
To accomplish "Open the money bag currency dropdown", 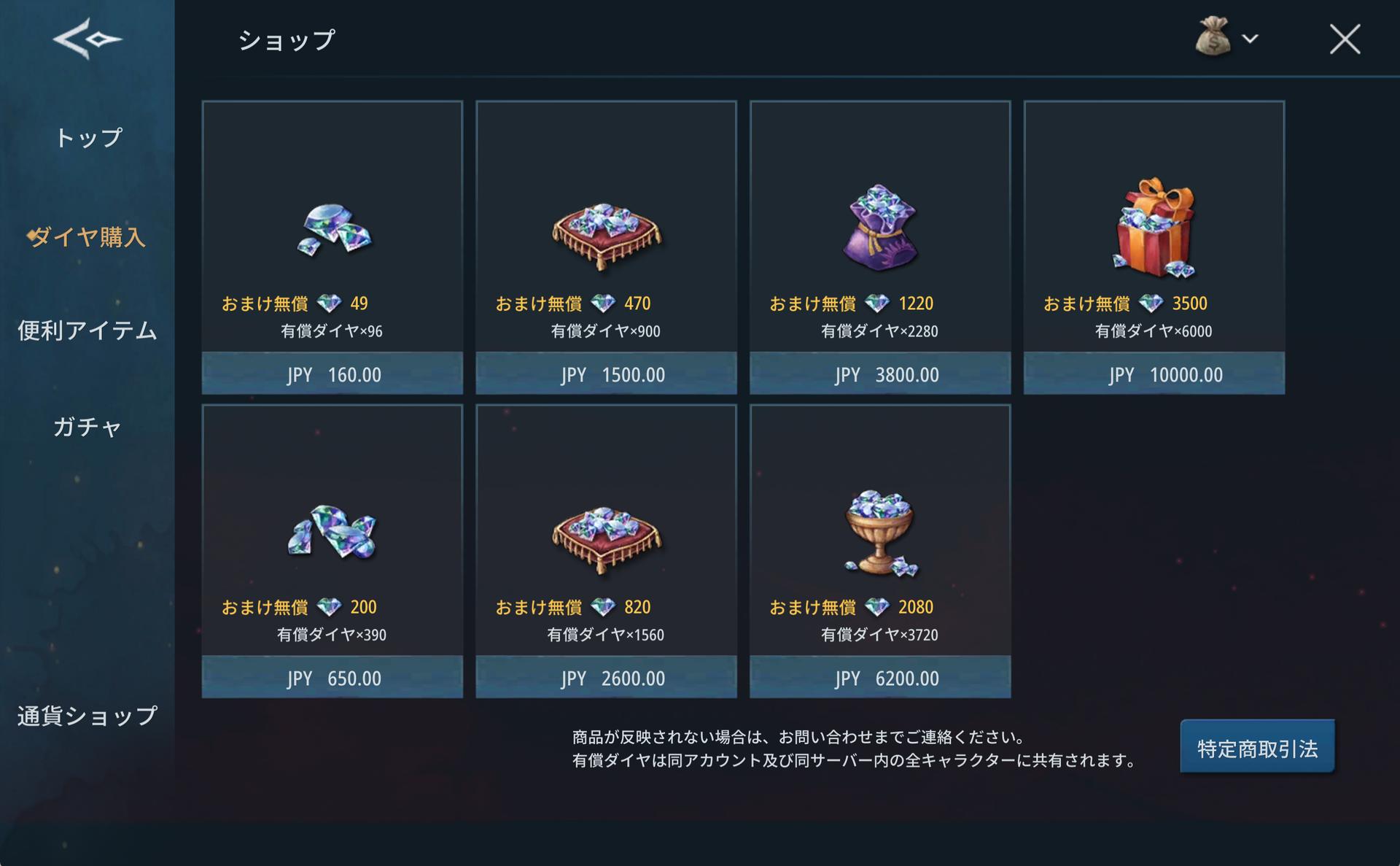I will tap(1227, 38).
